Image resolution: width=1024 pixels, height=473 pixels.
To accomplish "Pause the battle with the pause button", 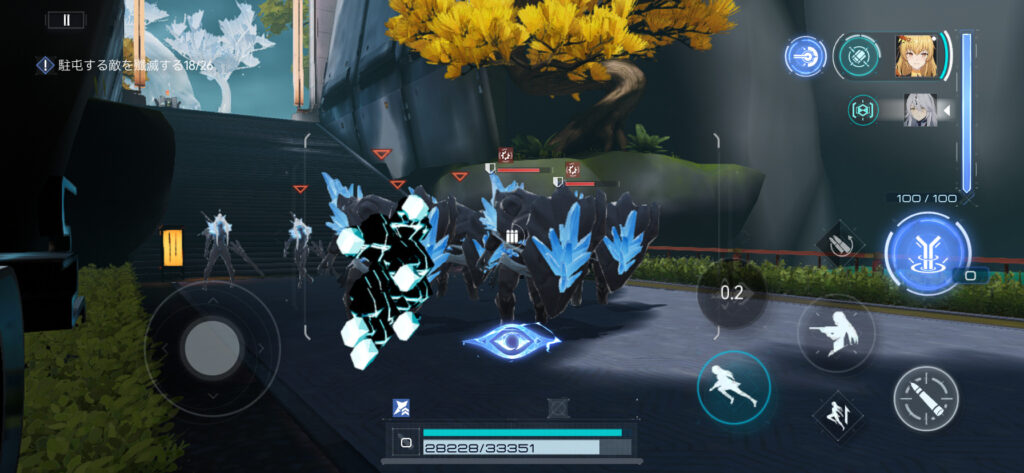I will [67, 19].
